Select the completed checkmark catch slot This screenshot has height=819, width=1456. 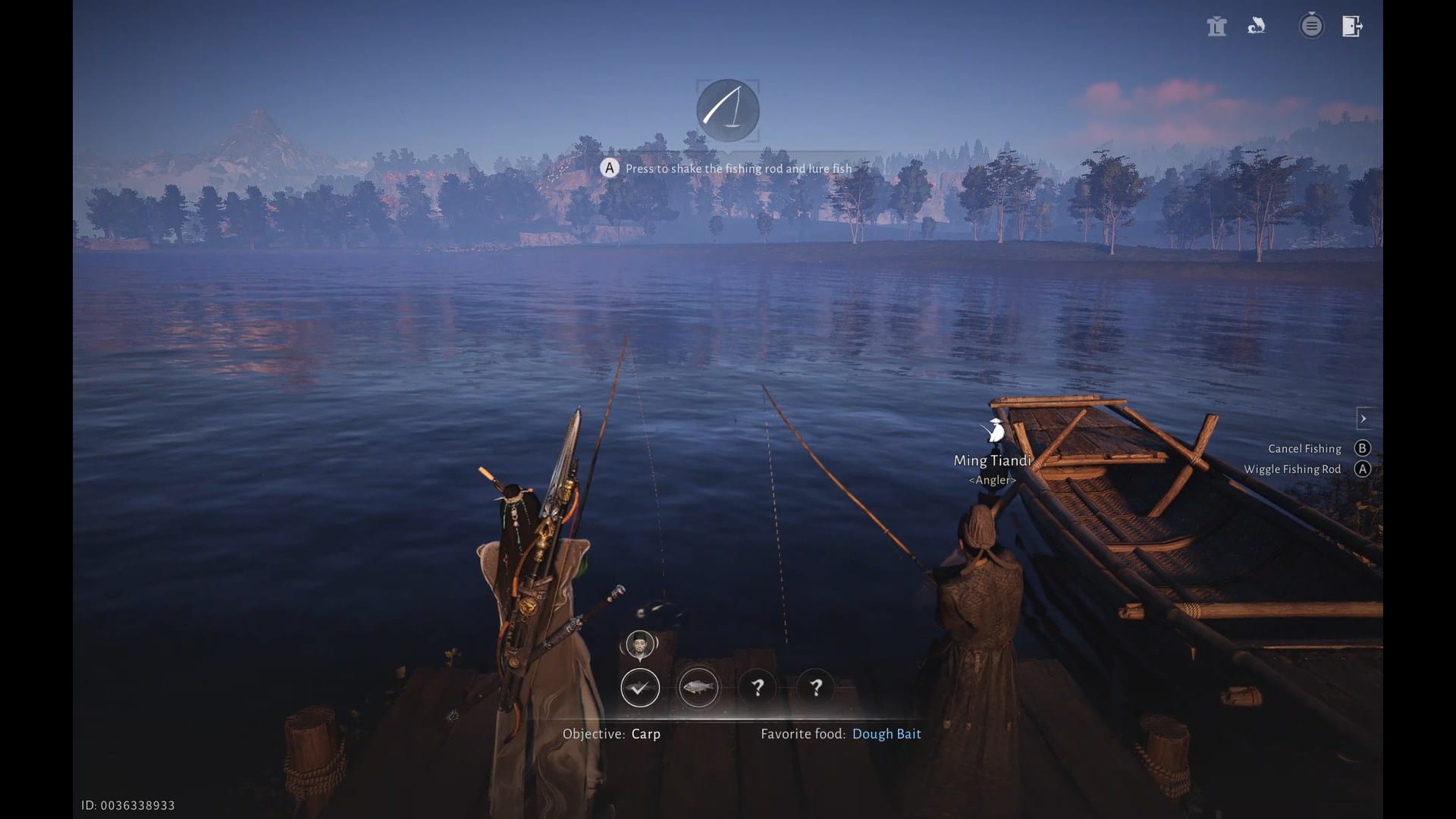[x=640, y=688]
